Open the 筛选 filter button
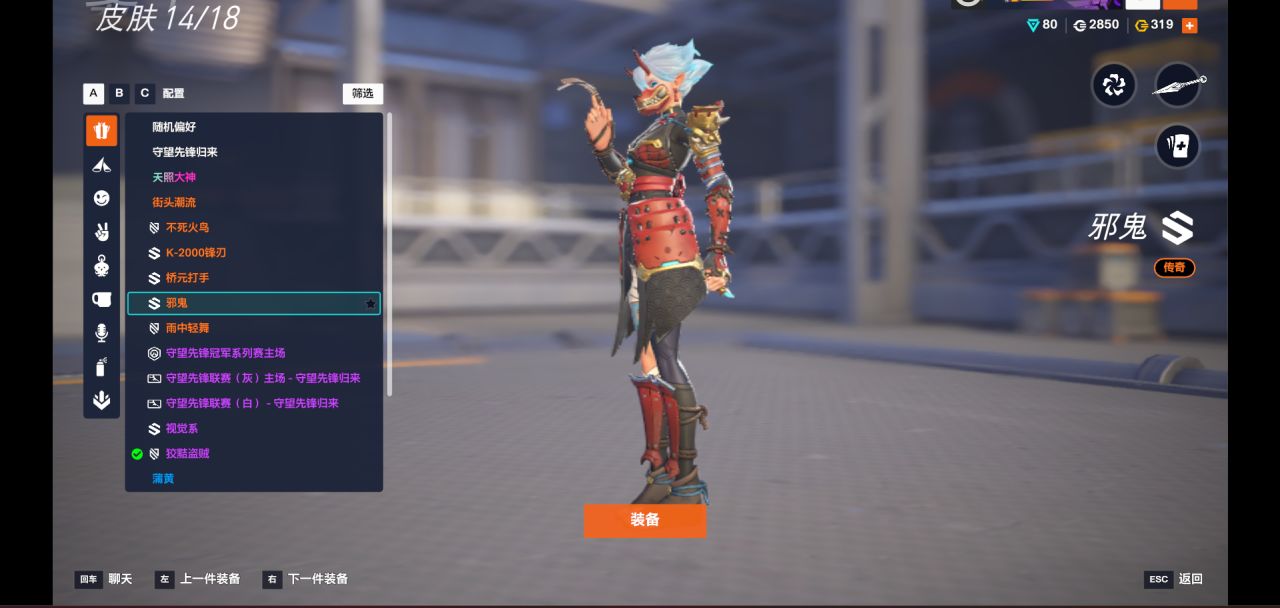This screenshot has height=608, width=1280. [x=362, y=93]
